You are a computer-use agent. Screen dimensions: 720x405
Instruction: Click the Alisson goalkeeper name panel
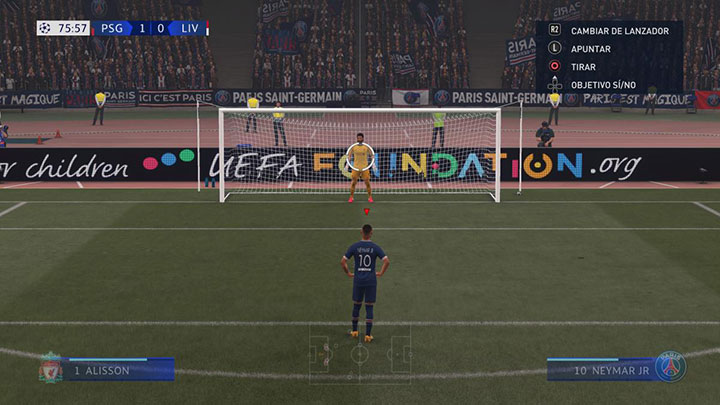click(x=118, y=370)
